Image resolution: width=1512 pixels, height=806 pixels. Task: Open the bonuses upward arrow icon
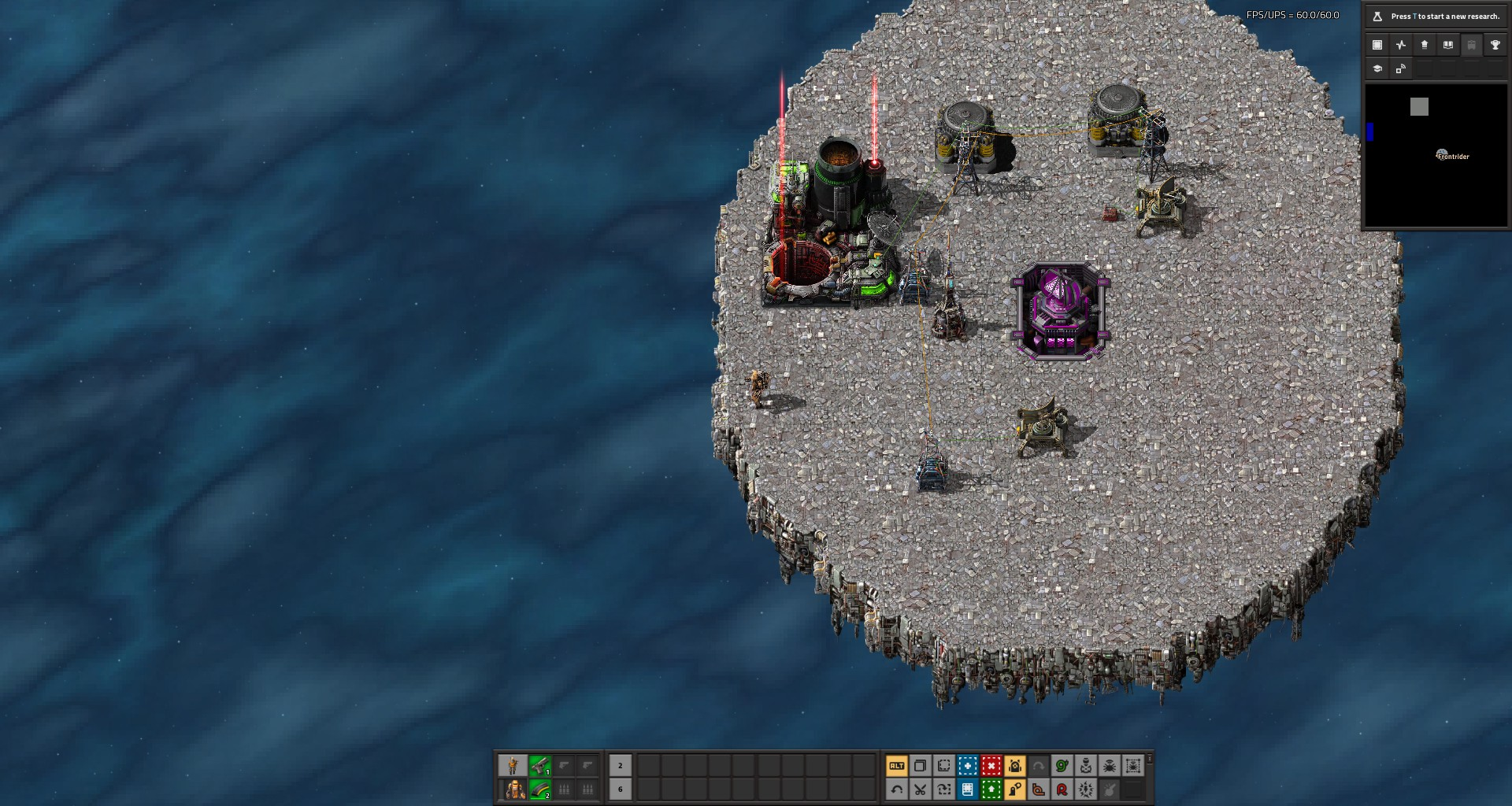[x=1424, y=45]
